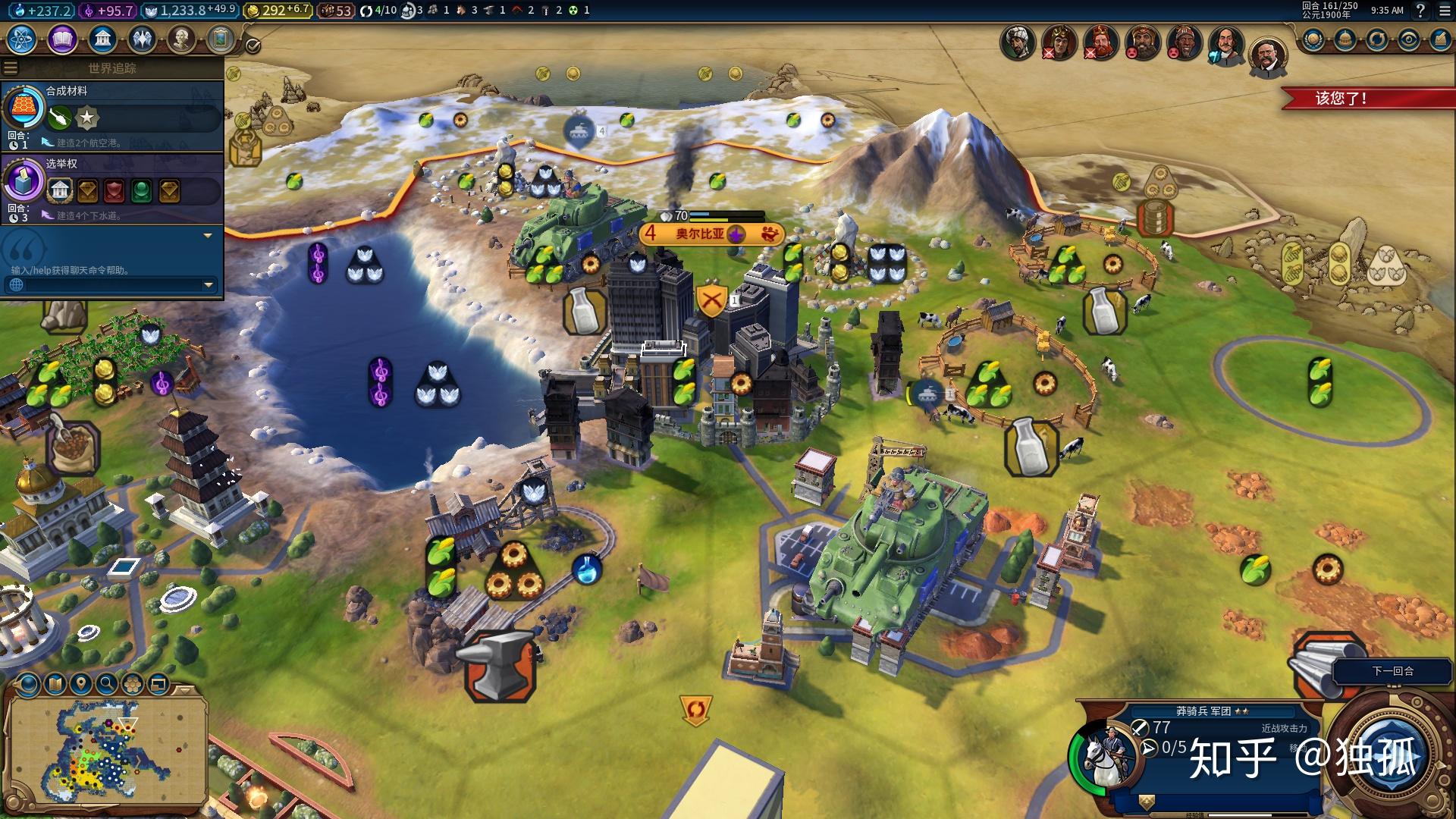Open the Civilopedia question mark
This screenshot has height=819, width=1456.
pos(1420,11)
